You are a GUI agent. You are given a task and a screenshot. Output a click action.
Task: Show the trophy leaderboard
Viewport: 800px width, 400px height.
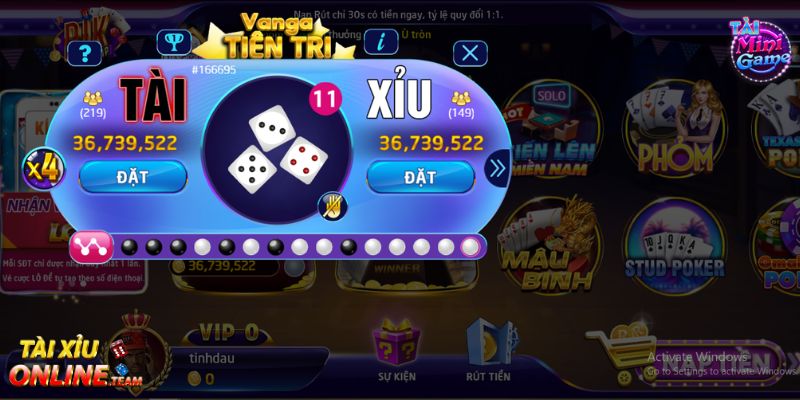click(175, 43)
